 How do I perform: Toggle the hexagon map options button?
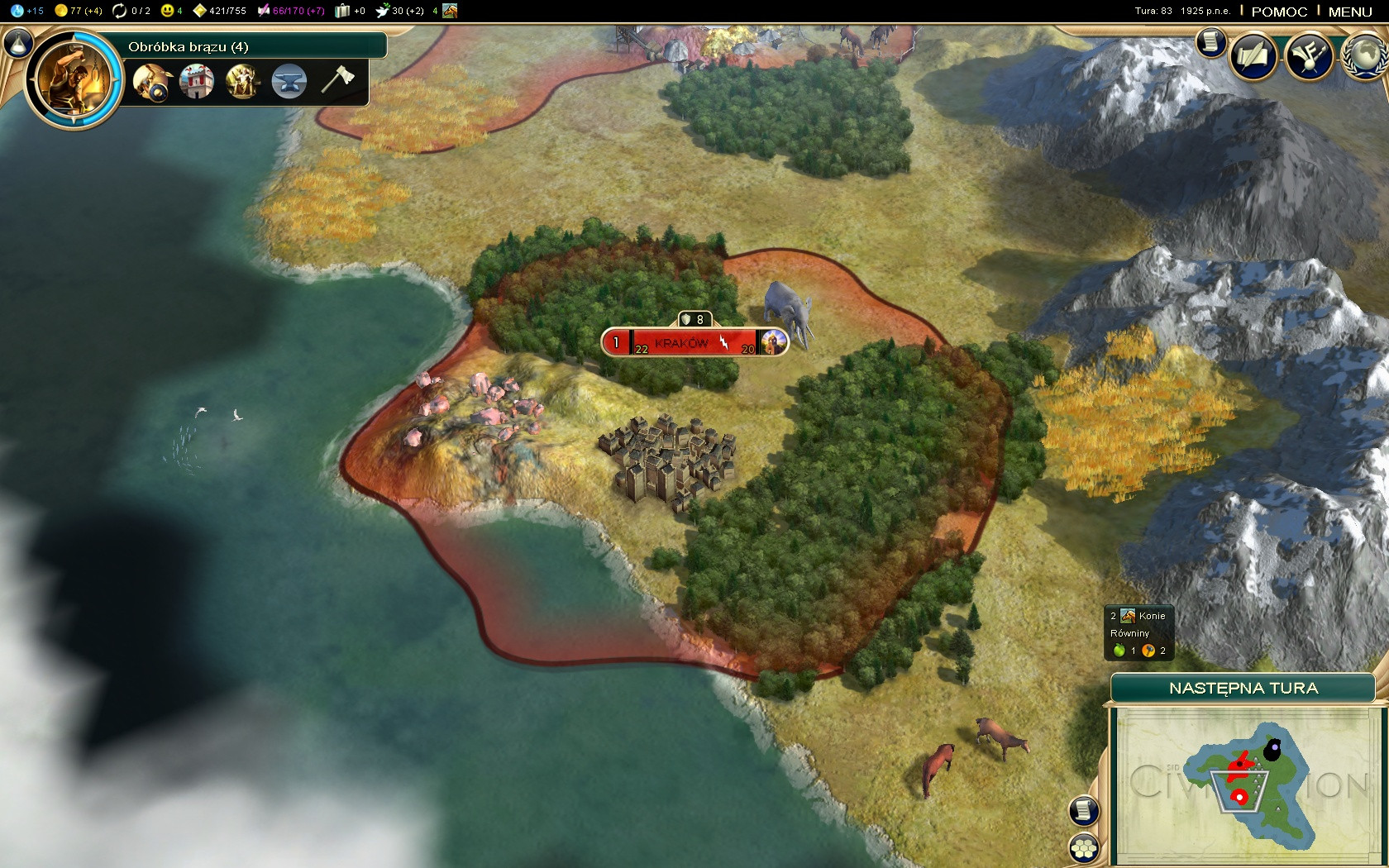[x=1084, y=848]
